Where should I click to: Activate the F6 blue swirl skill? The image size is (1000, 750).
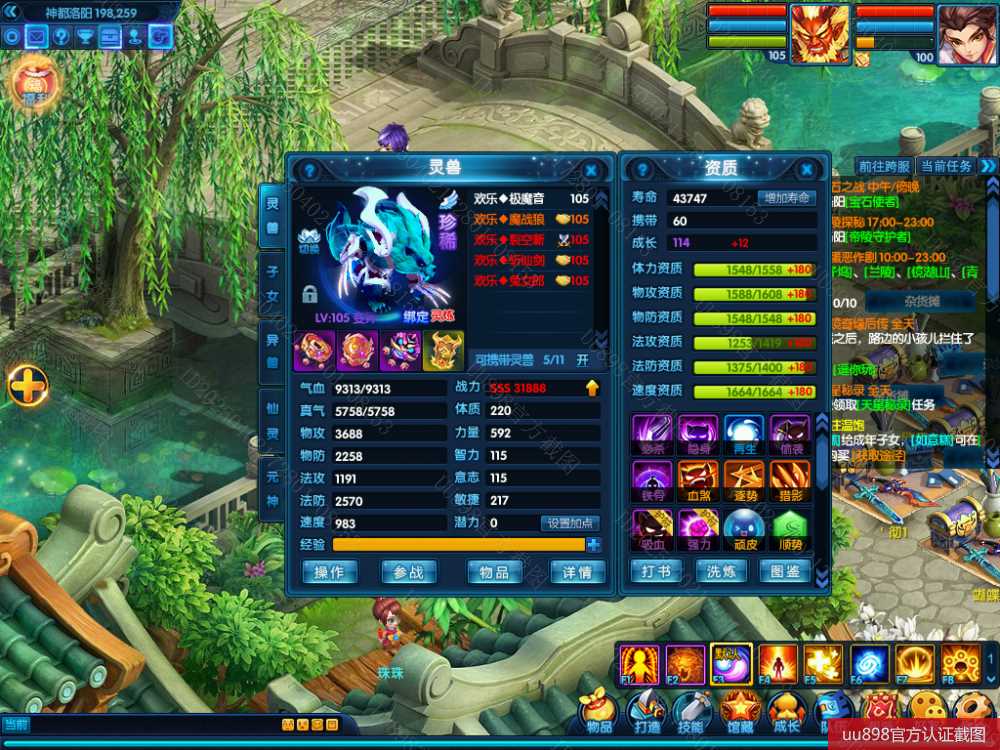click(869, 664)
